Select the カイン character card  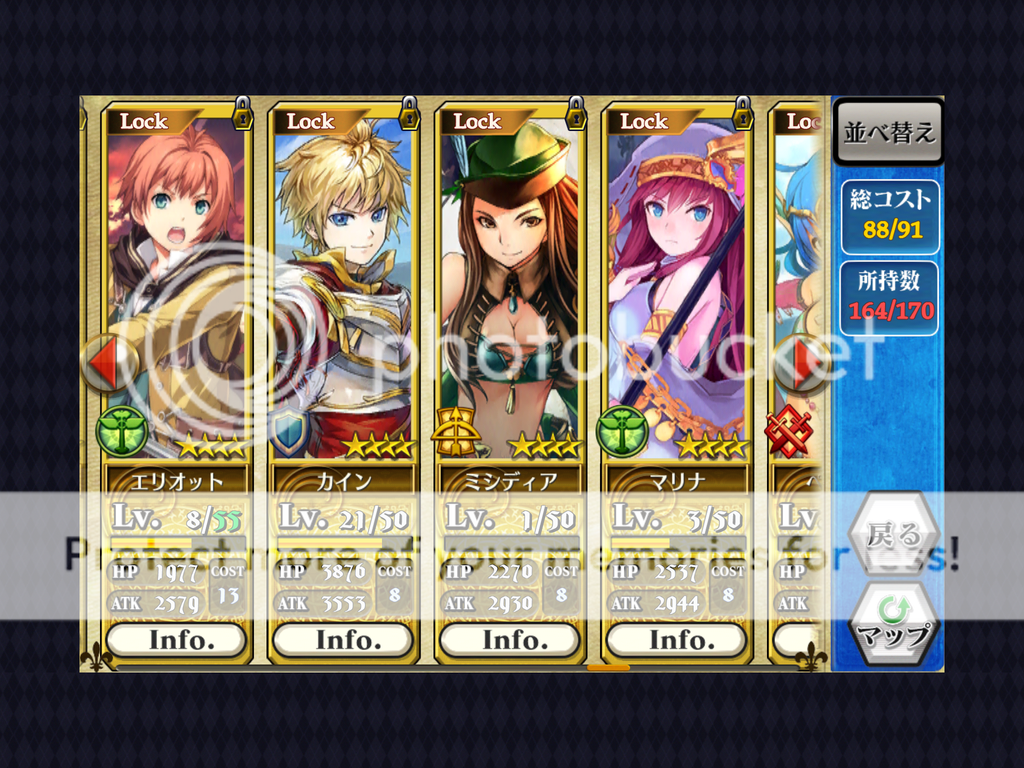[x=343, y=290]
